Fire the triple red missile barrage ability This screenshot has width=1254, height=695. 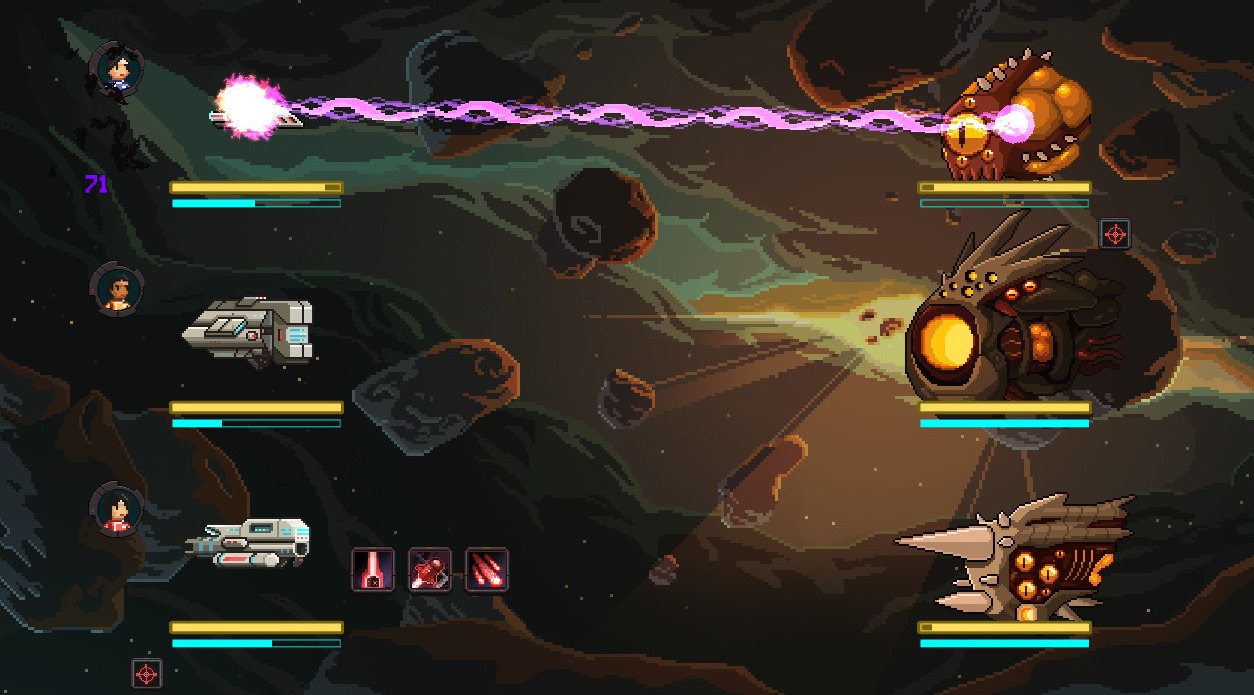(x=487, y=570)
